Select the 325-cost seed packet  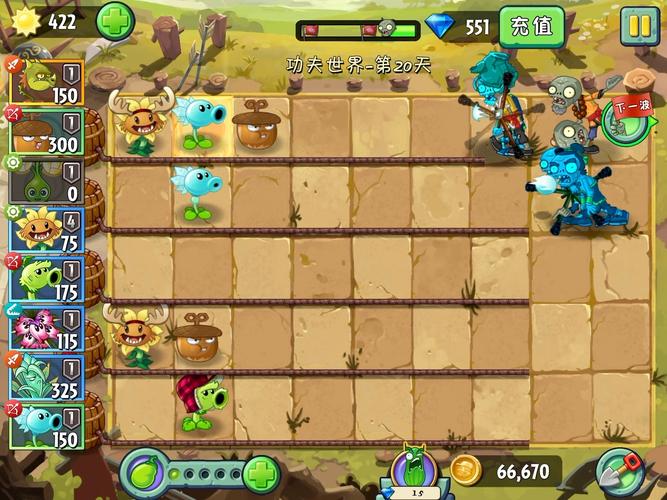tap(47, 375)
